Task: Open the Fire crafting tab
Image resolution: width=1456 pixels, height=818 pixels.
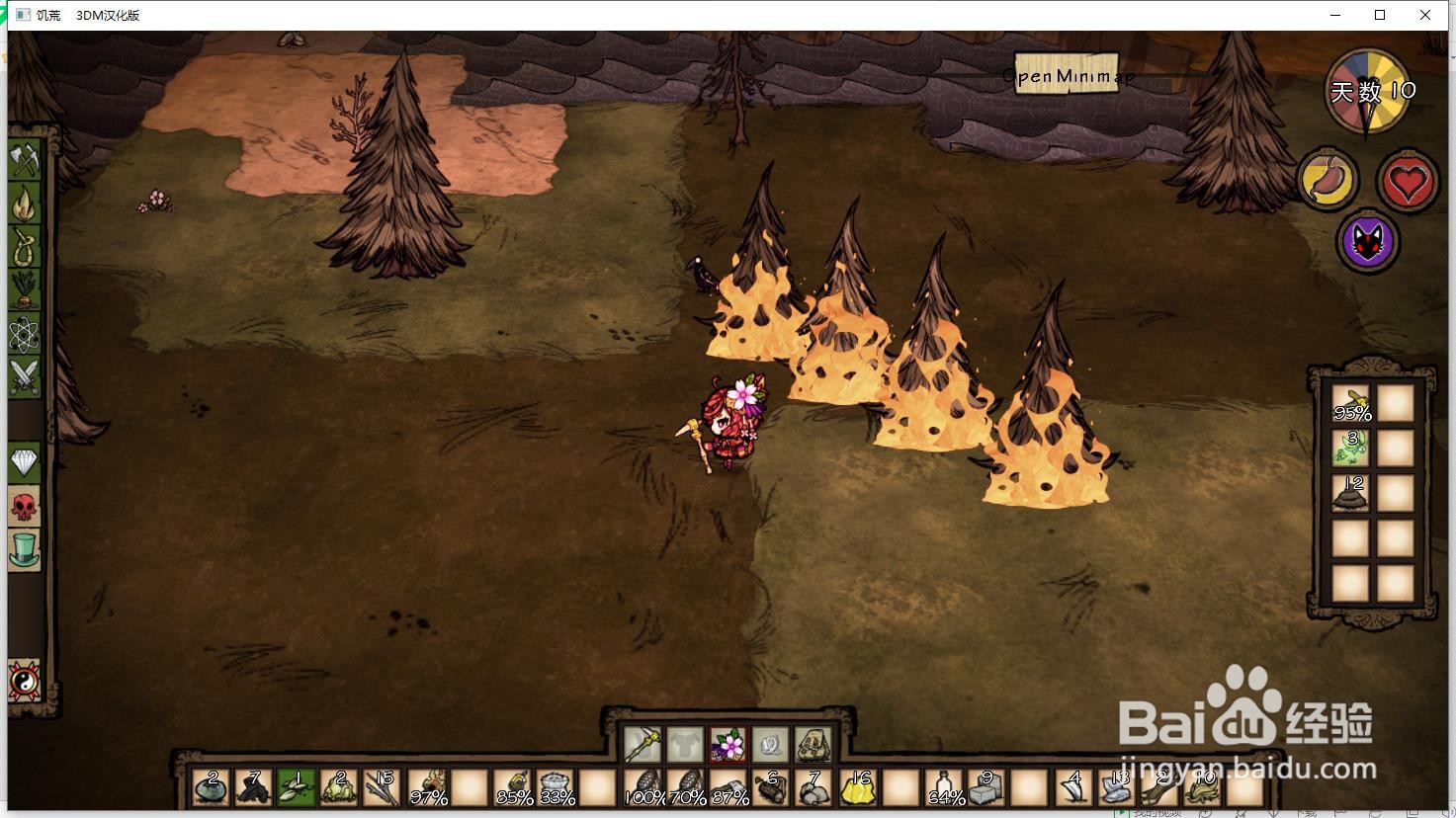Action: 25,204
